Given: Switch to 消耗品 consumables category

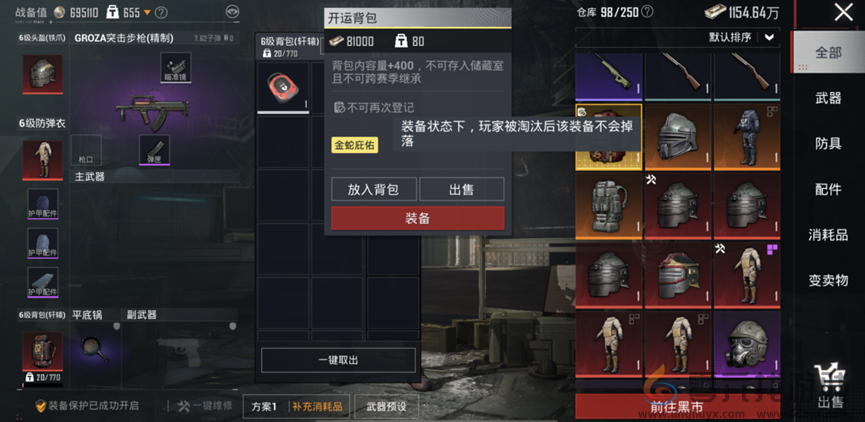Looking at the screenshot, I should click(828, 235).
